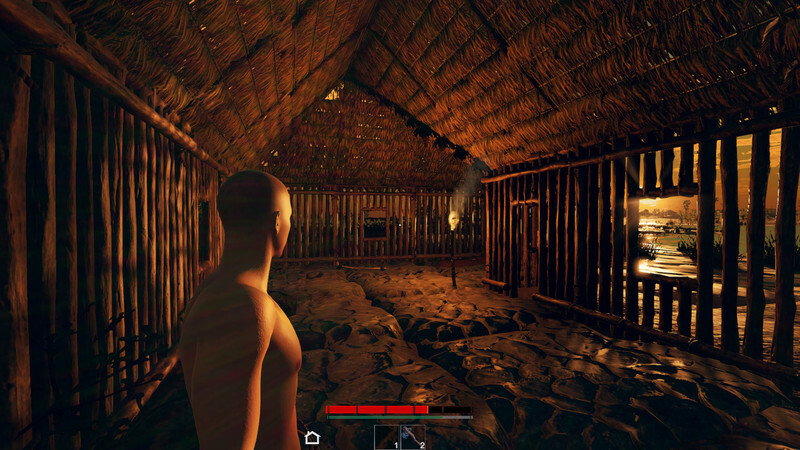Image resolution: width=800 pixels, height=450 pixels.
Task: Select hotbar slot 1
Action: [x=387, y=437]
